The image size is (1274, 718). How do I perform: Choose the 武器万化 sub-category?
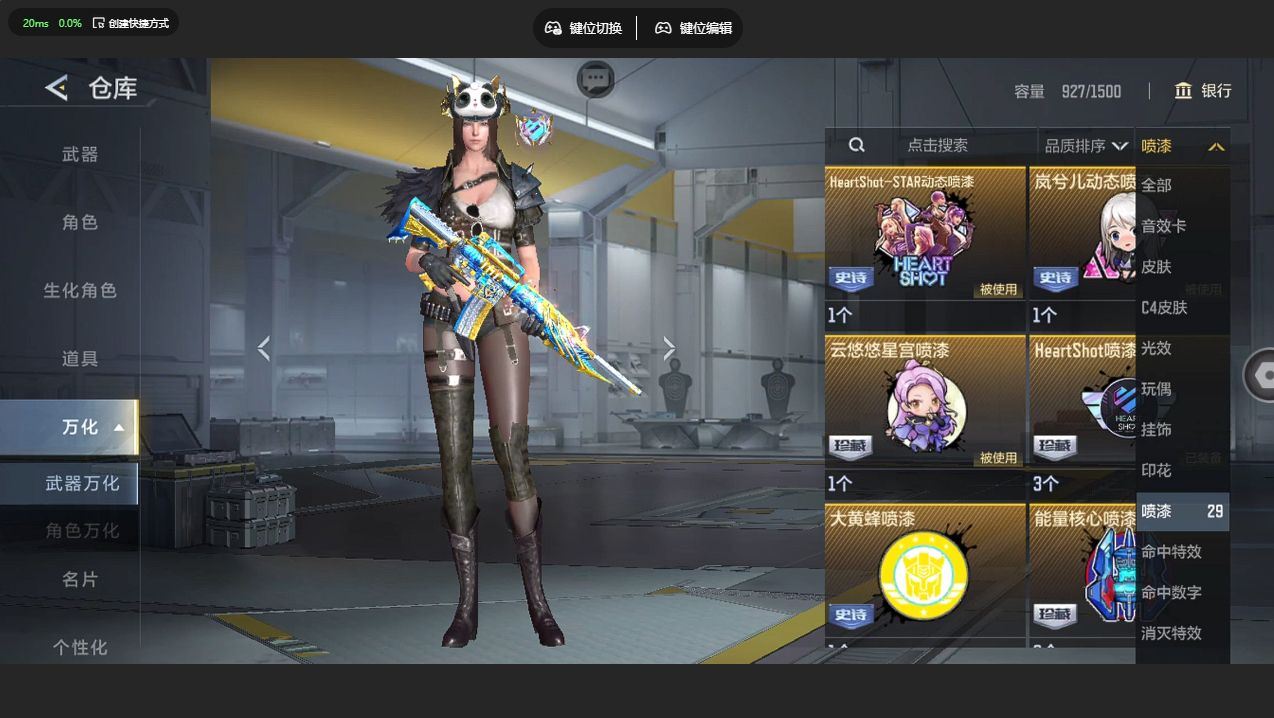point(82,483)
